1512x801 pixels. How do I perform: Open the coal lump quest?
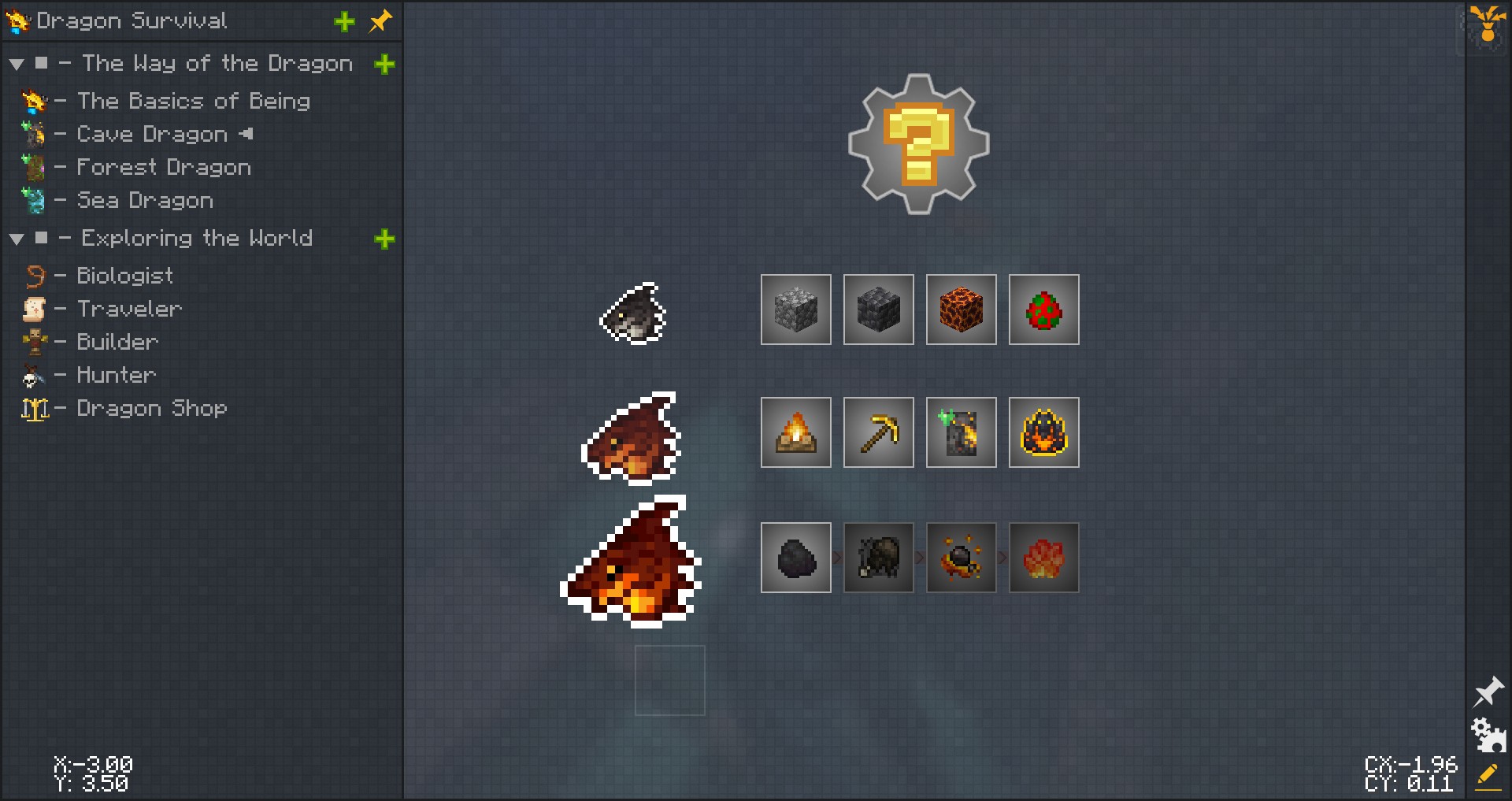click(x=795, y=558)
